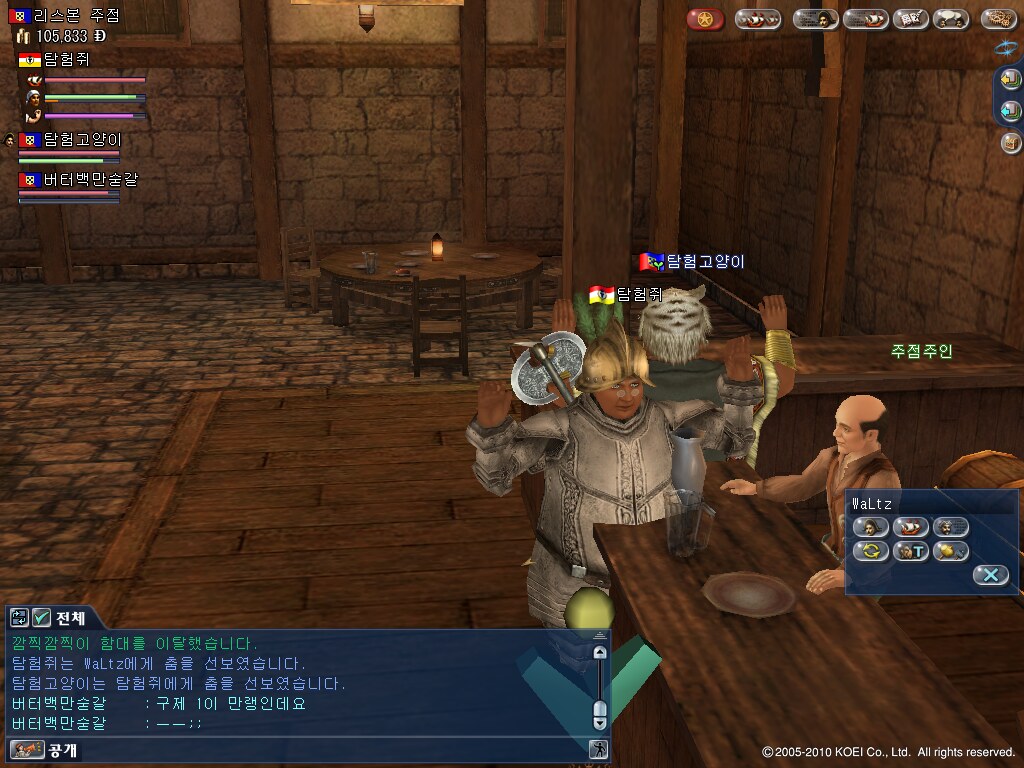Close the WaLtz player popup
This screenshot has height=768, width=1024.
tap(990, 575)
